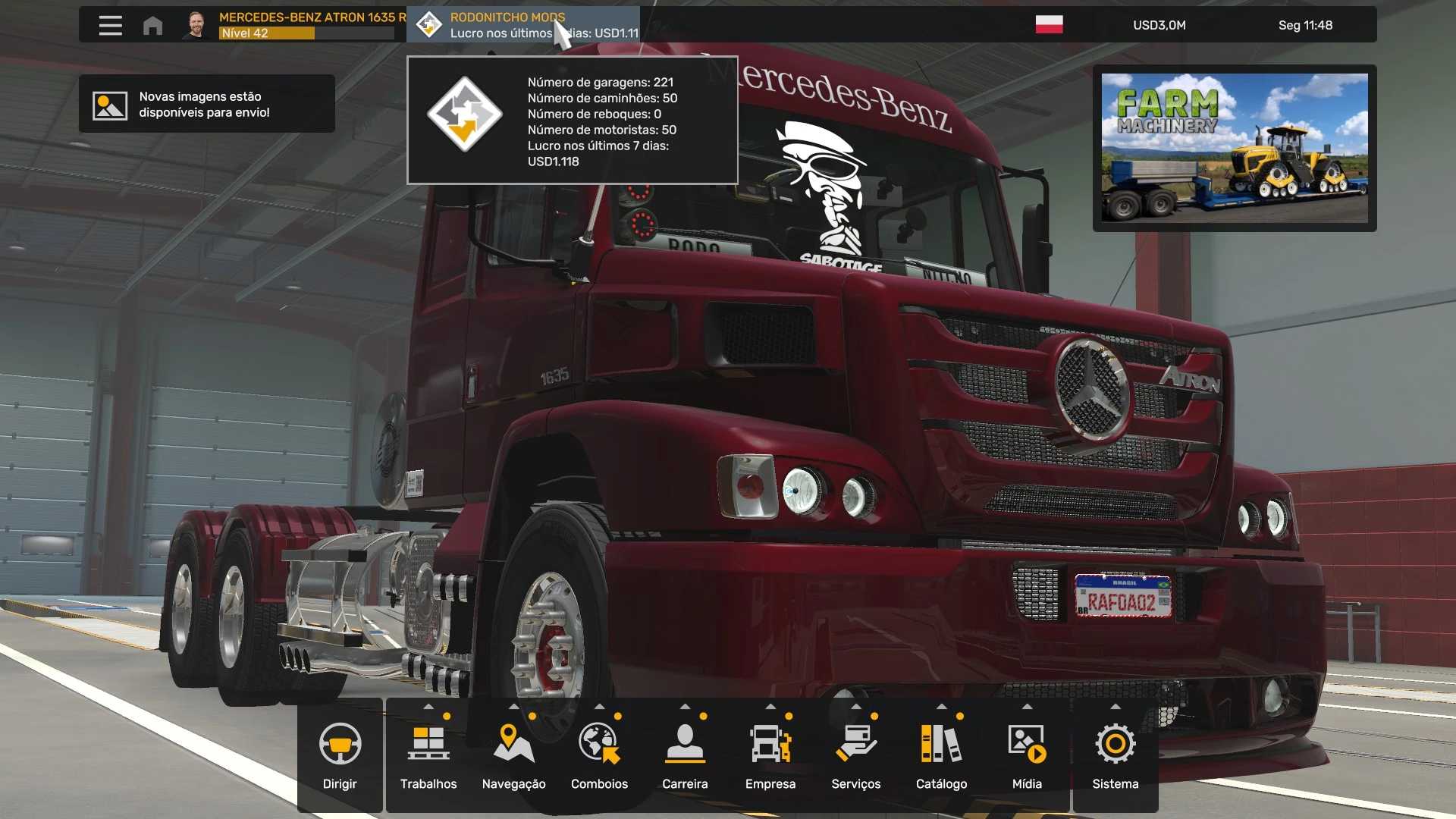Open the hamburger menu in the top bar
This screenshot has height=819, width=1456.
tap(110, 25)
